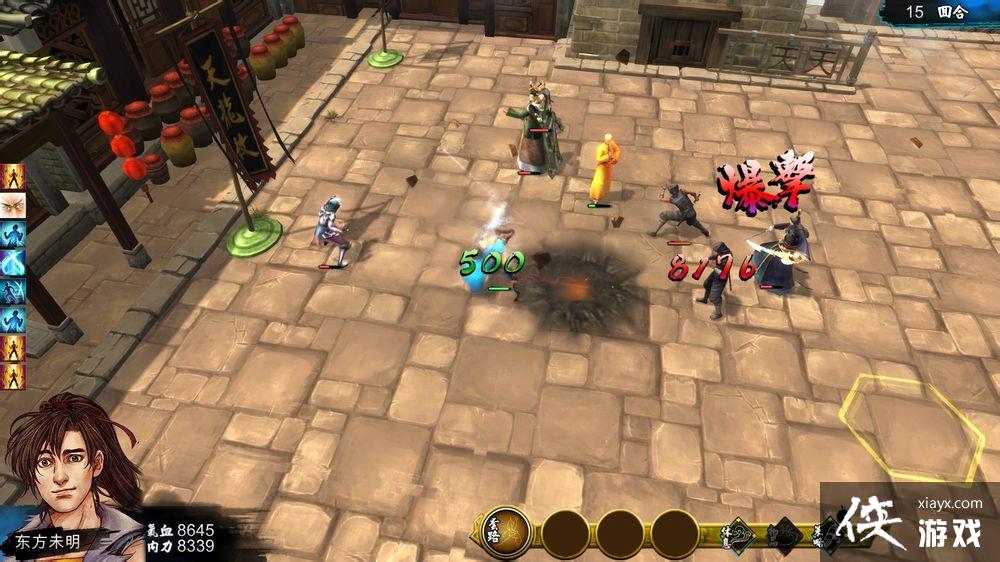Inspect the crescent slash status icon
The image size is (1000, 562).
tap(14, 263)
